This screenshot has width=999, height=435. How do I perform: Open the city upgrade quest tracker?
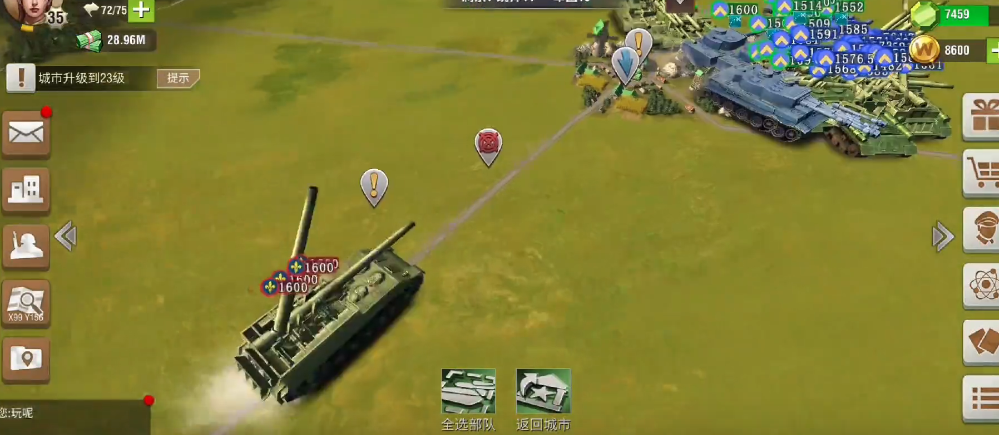coord(80,78)
